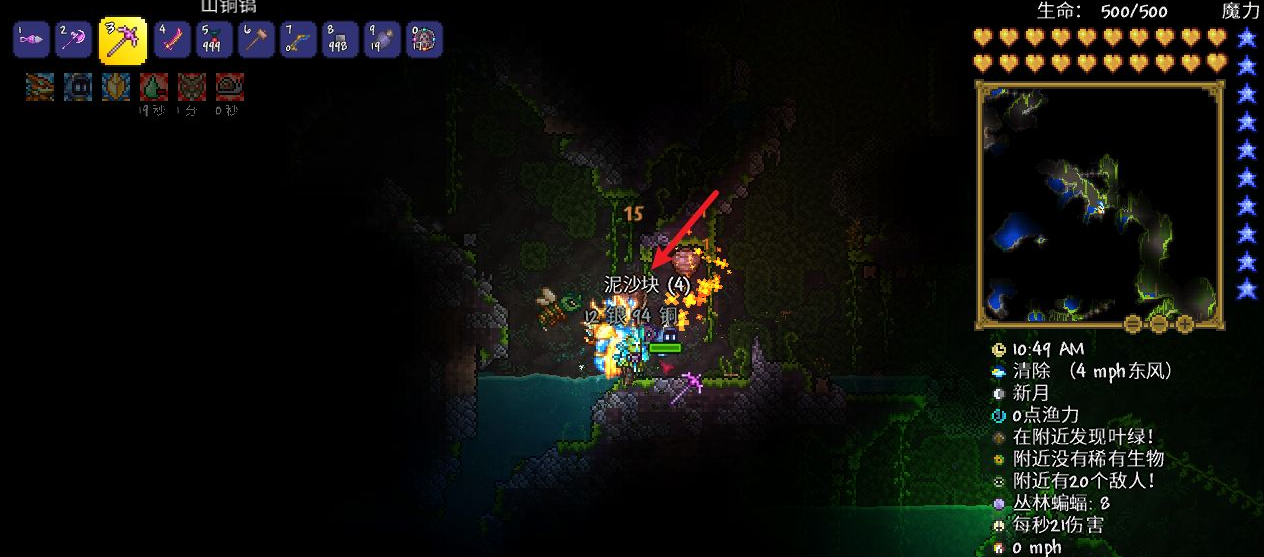Select the gray block stack of 998

click(341, 41)
